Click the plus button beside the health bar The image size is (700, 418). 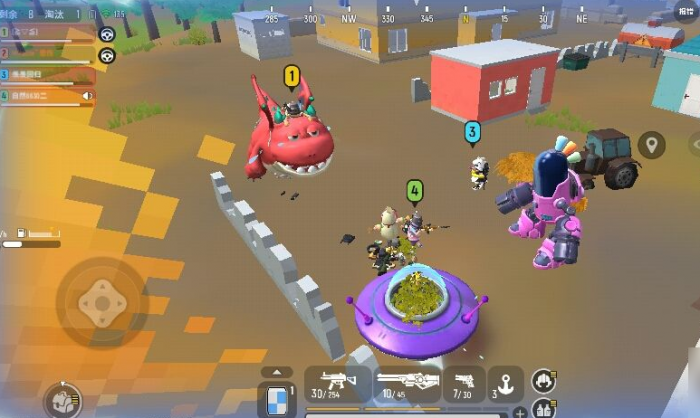(x=520, y=412)
